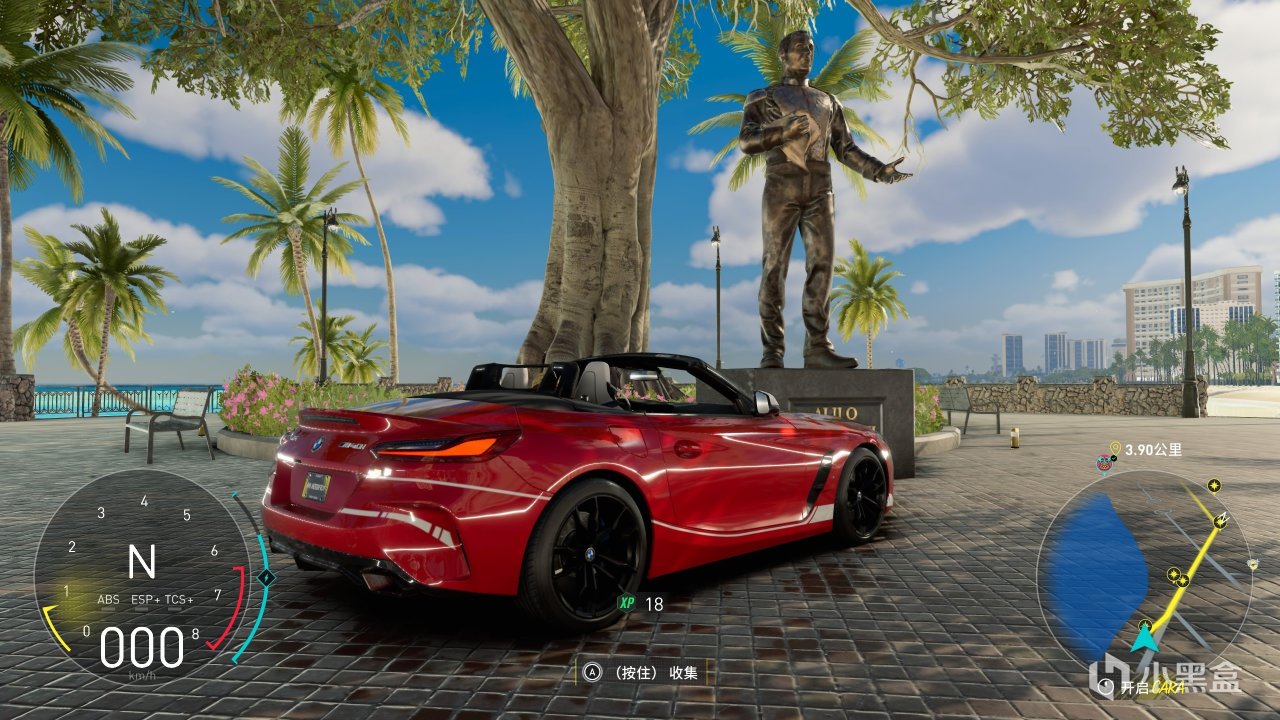This screenshot has height=720, width=1280.
Task: Click the pink mask event marker
Action: [1104, 463]
